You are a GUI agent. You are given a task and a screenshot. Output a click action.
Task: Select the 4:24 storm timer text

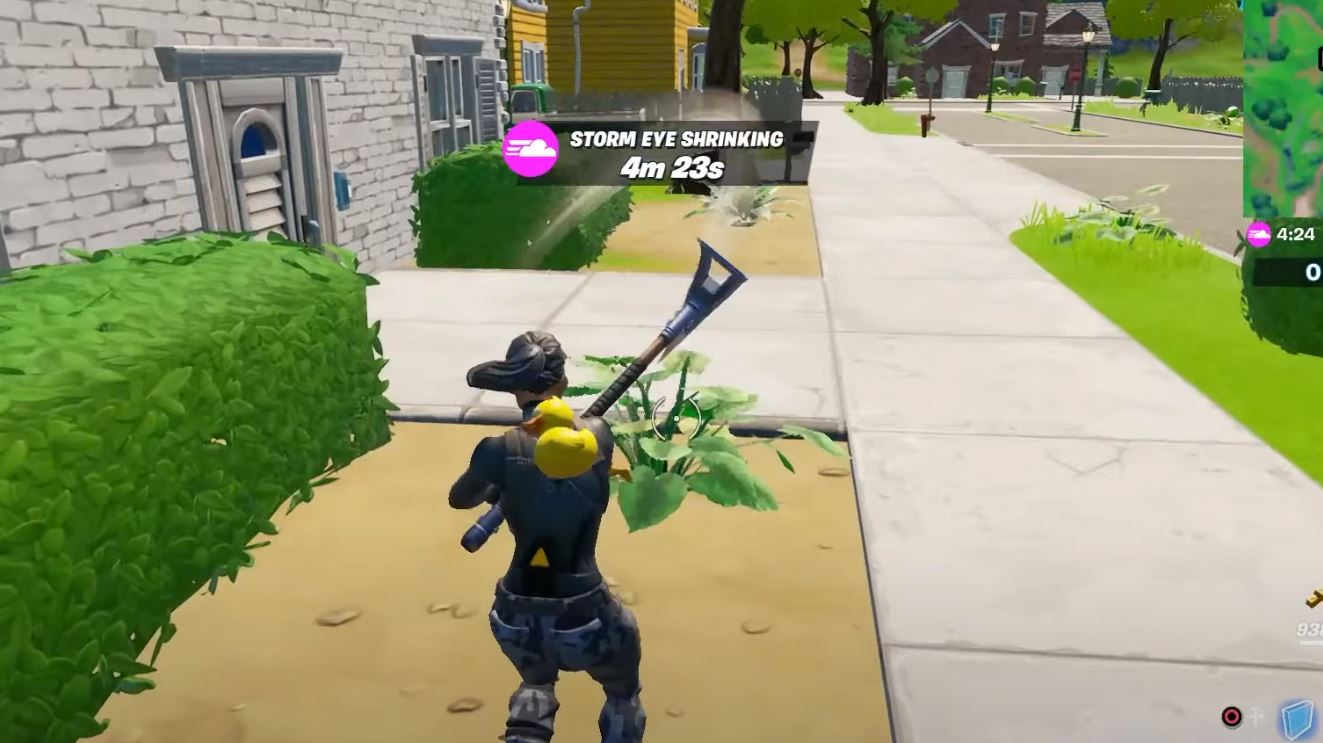(x=1296, y=234)
